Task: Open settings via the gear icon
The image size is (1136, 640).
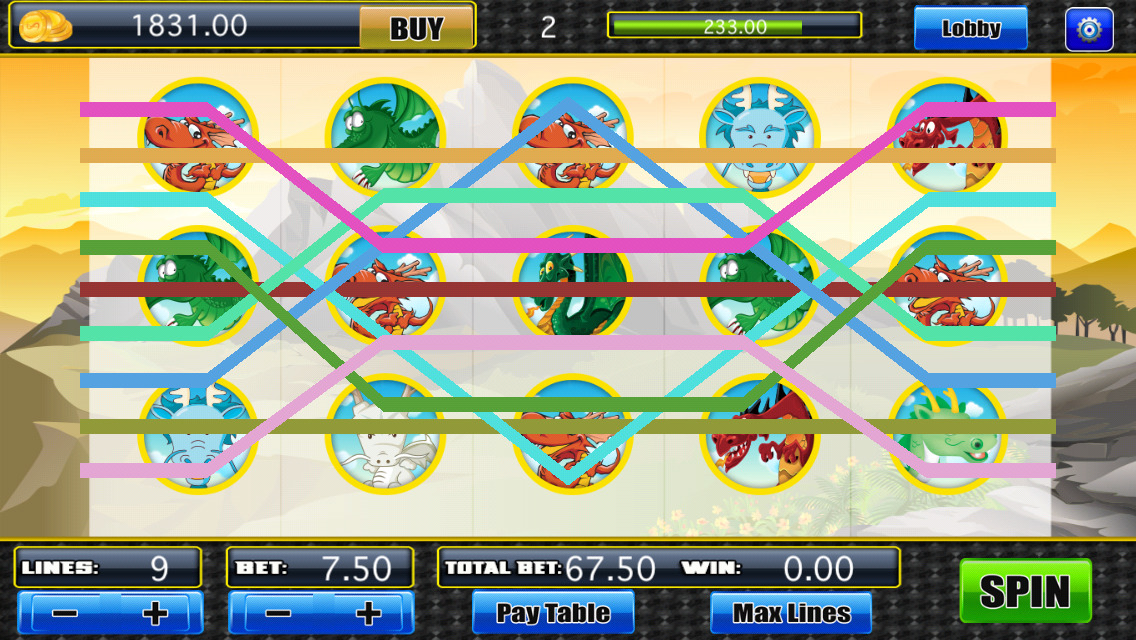Action: tap(1089, 29)
